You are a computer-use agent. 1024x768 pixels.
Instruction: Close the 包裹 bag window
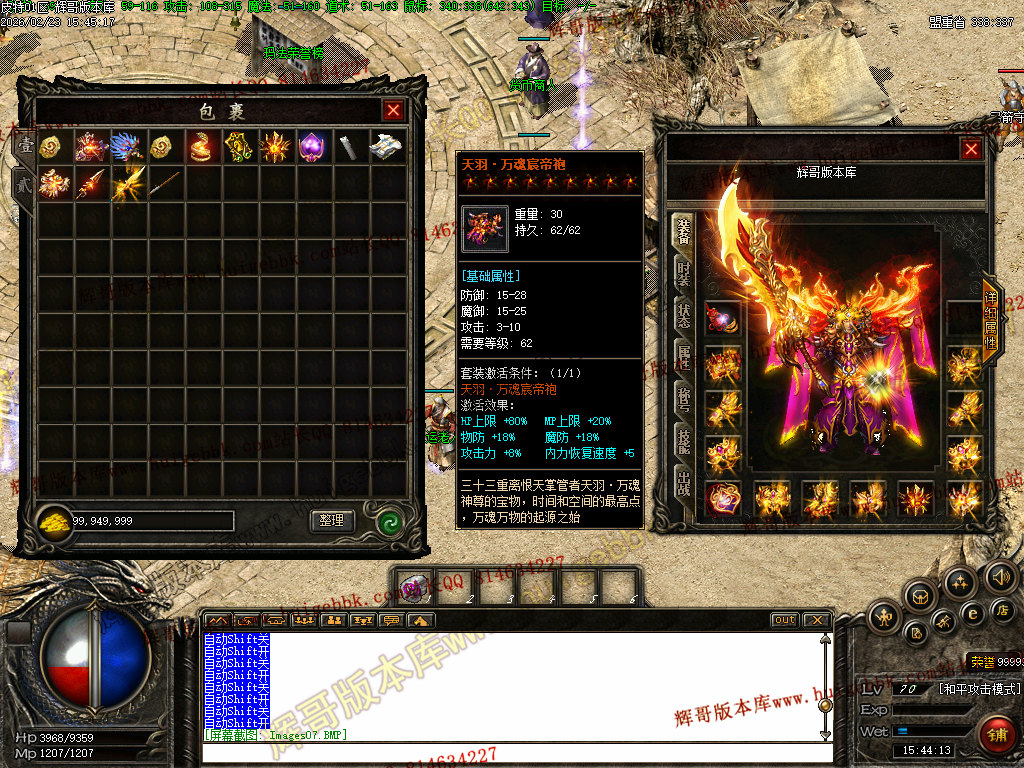tap(394, 111)
